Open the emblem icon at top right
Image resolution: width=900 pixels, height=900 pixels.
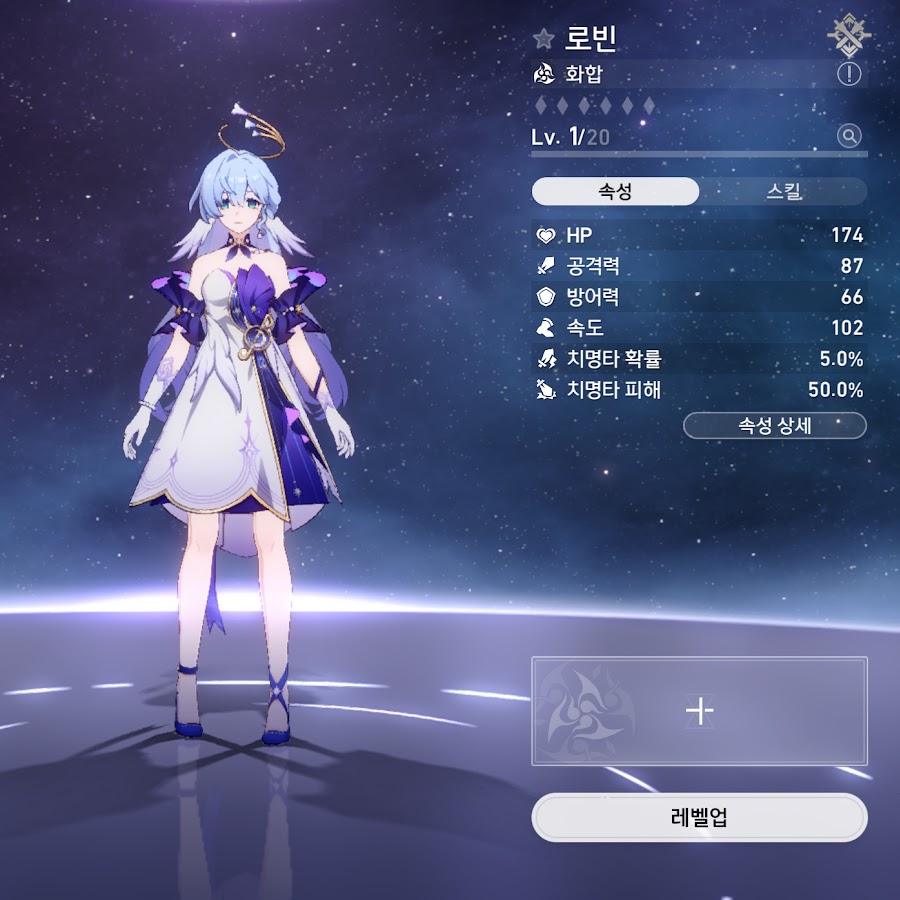[848, 35]
